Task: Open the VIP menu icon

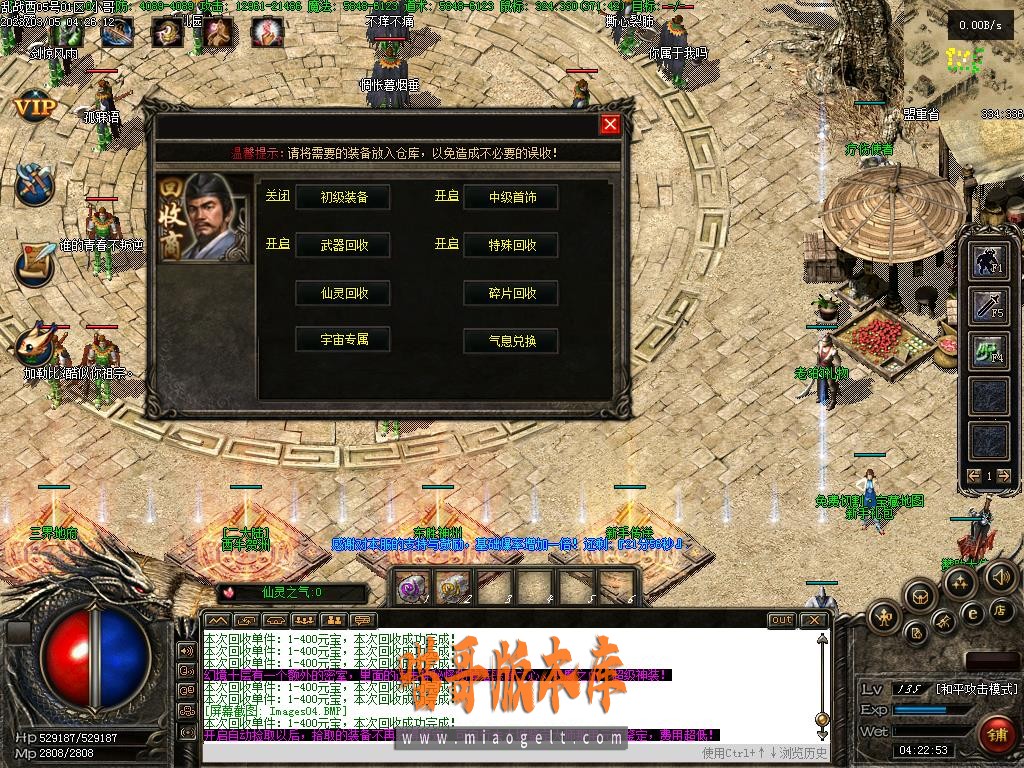Action: [34, 105]
